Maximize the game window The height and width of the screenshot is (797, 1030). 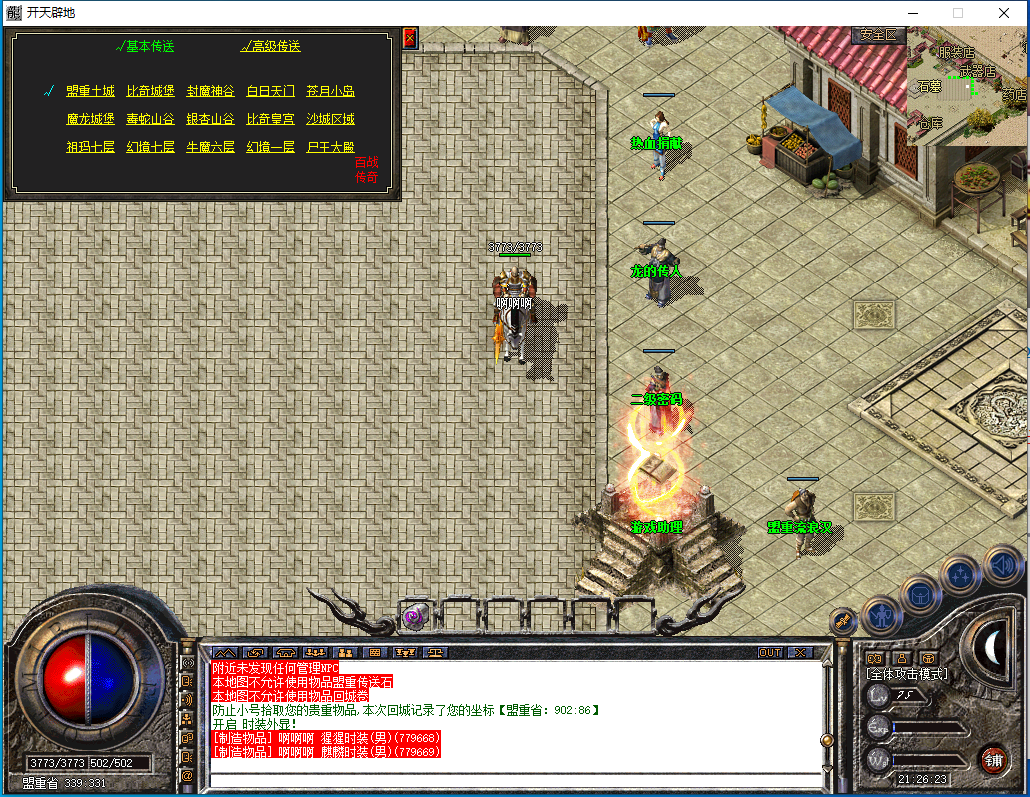coord(957,13)
